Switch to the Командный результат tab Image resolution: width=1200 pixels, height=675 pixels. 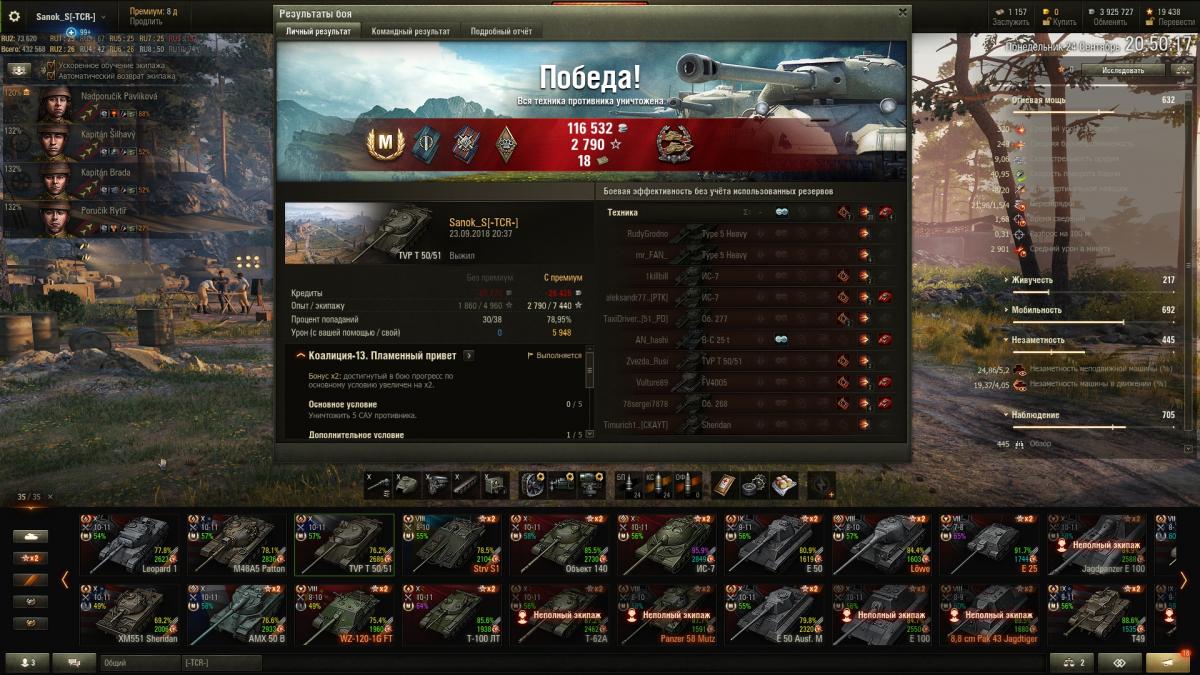coord(410,31)
